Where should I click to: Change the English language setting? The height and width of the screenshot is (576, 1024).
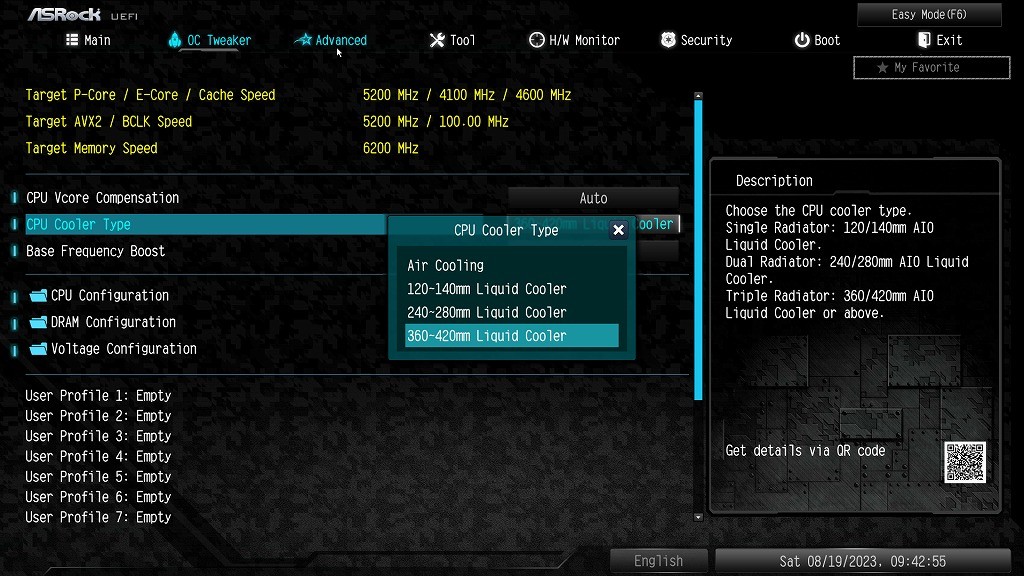(658, 561)
